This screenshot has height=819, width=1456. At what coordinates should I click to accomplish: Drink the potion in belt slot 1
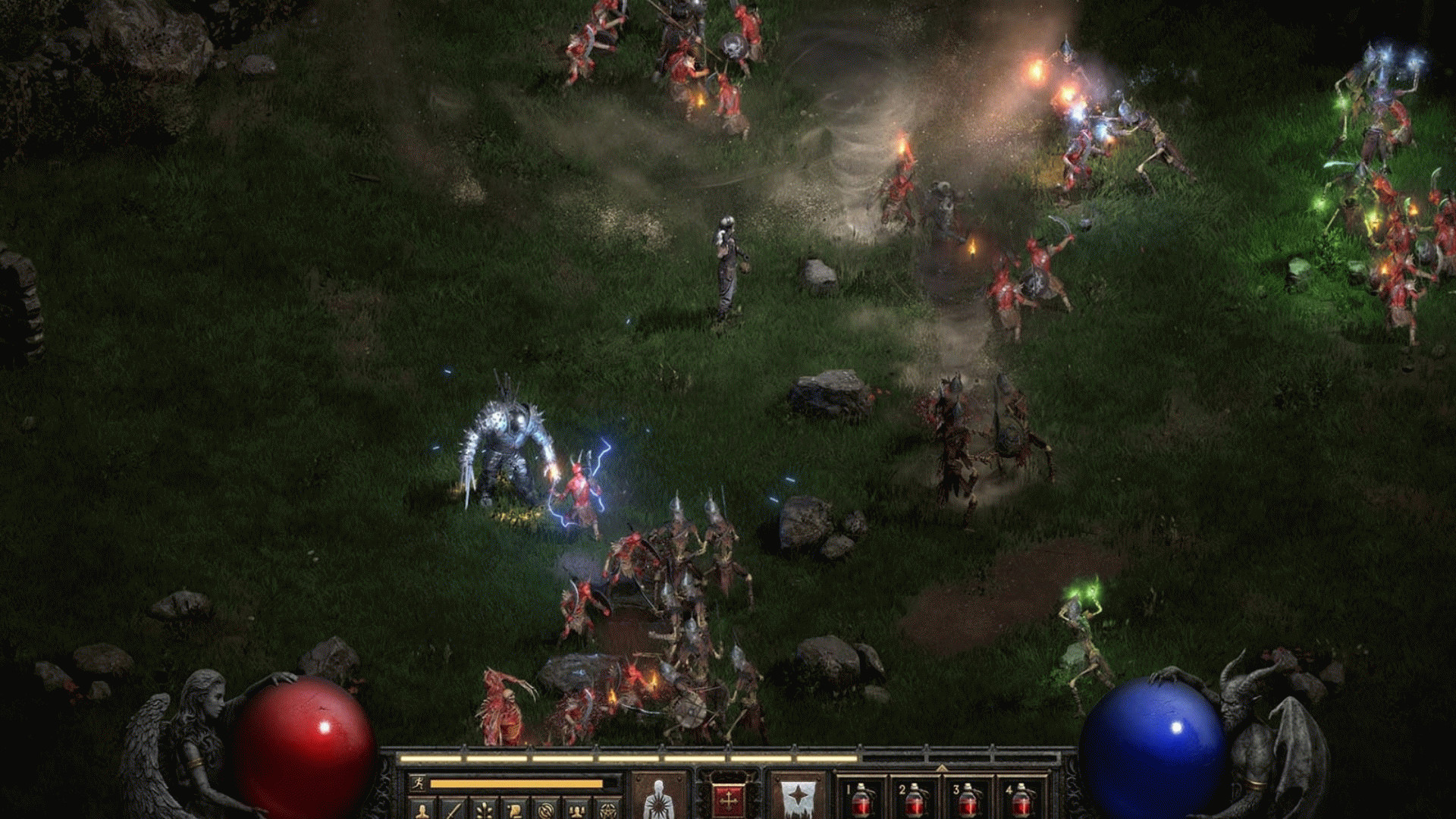pyautogui.click(x=861, y=802)
